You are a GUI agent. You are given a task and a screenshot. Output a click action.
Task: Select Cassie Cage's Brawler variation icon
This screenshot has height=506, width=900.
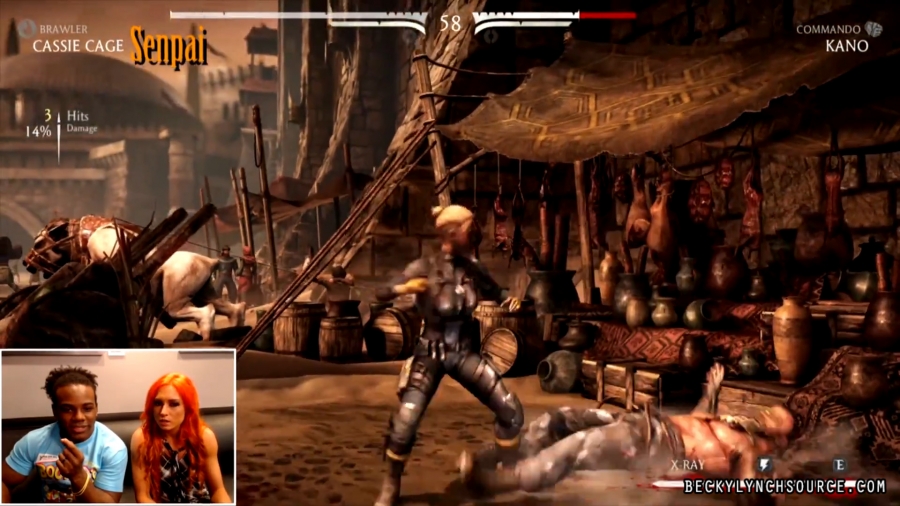coord(24,30)
